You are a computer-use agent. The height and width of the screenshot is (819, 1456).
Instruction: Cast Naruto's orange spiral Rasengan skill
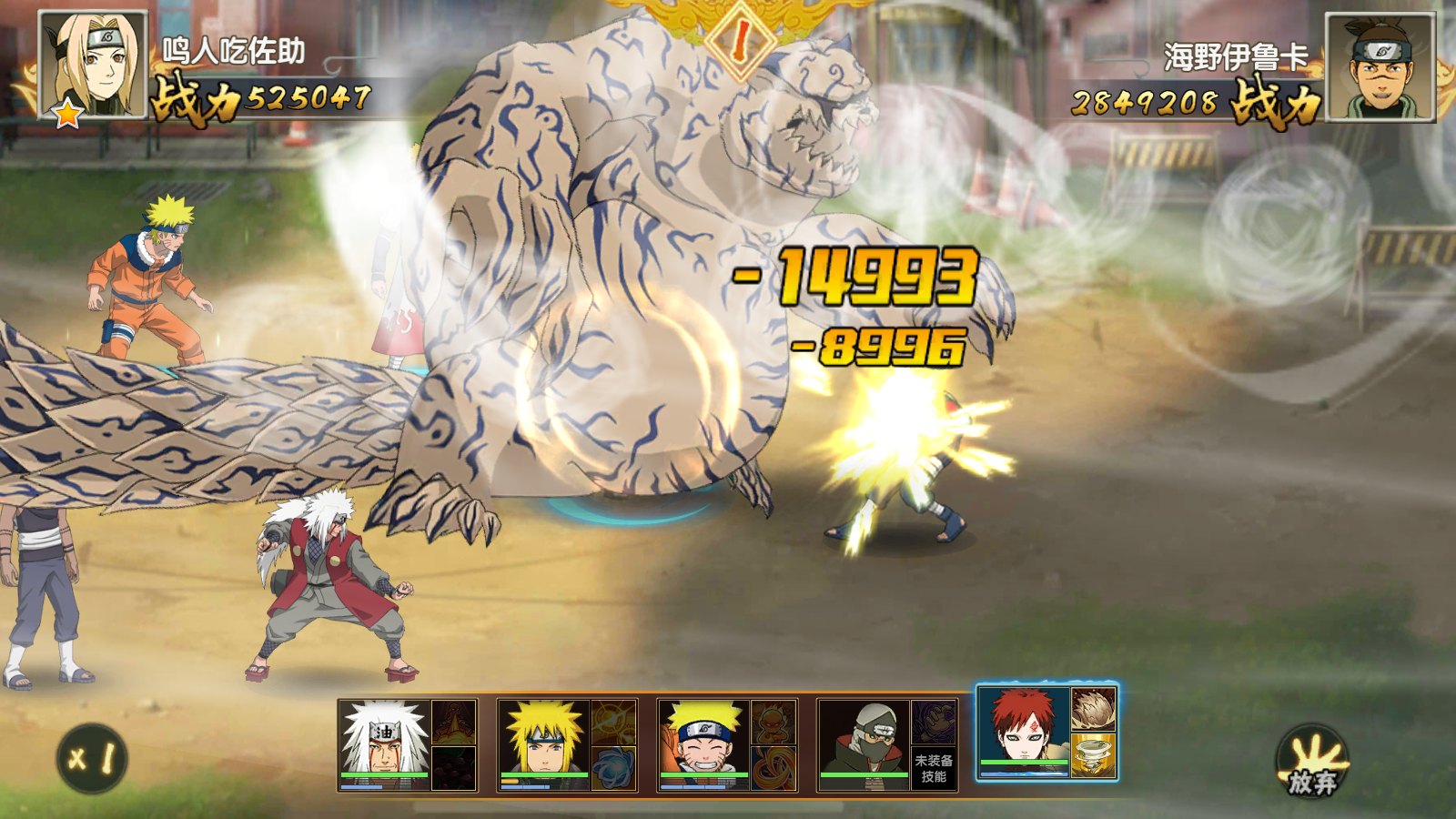(772, 766)
